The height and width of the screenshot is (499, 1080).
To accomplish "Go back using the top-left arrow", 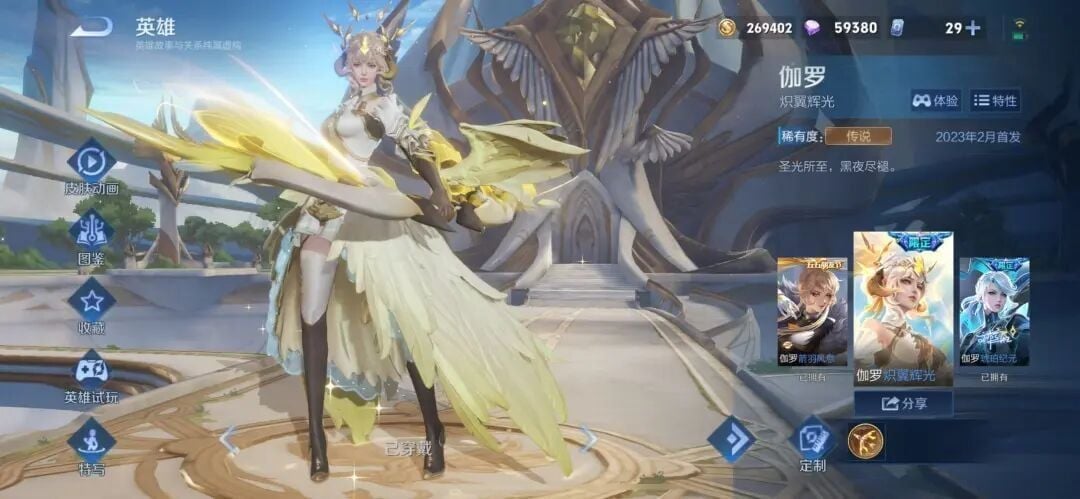I will (x=91, y=27).
